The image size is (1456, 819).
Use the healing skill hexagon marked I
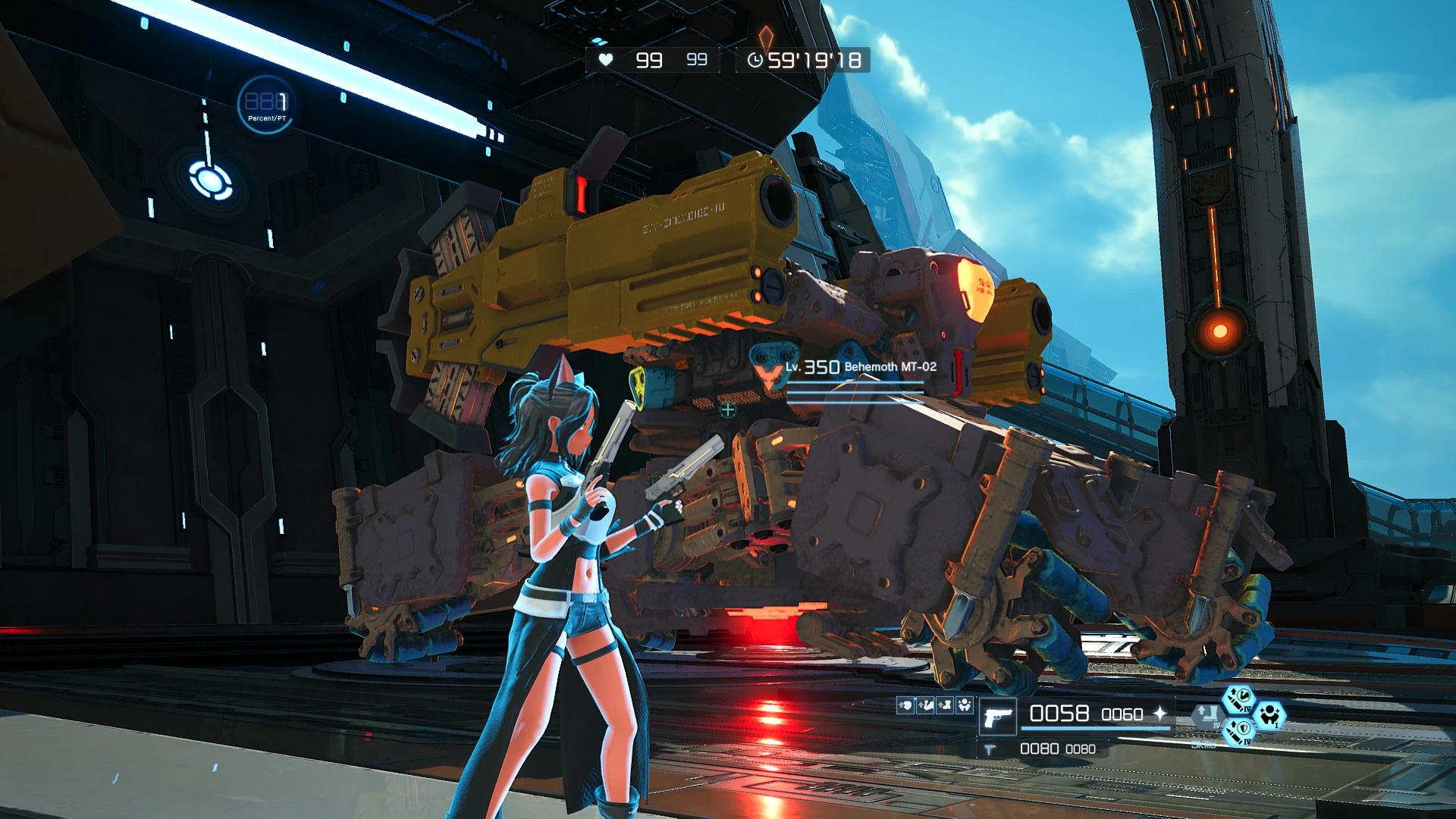pos(1269,715)
